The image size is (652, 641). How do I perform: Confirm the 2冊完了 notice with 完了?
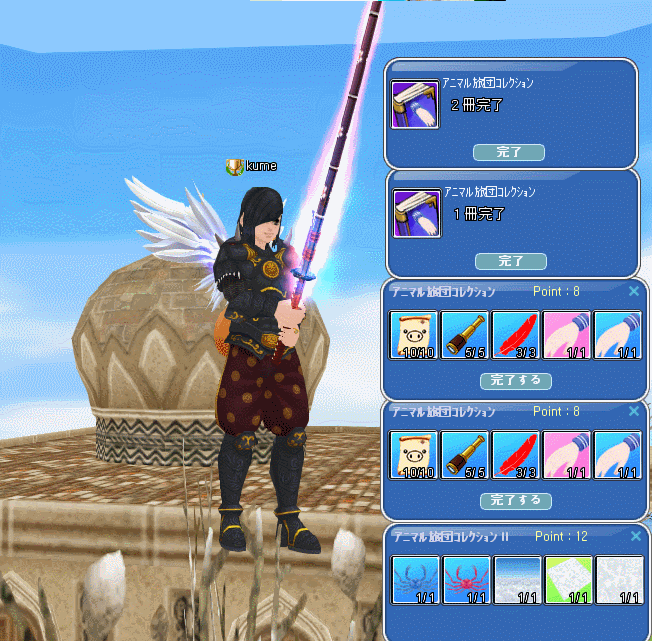click(x=510, y=152)
